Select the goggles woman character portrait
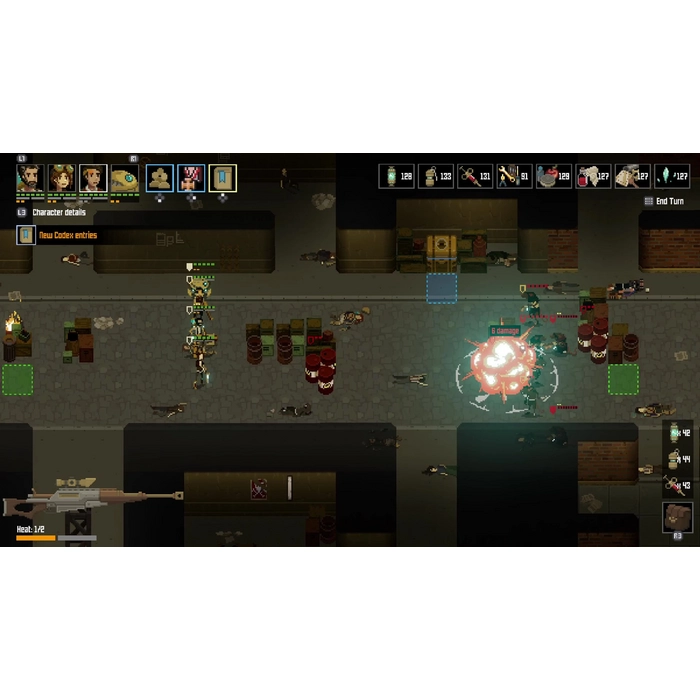 (62, 178)
